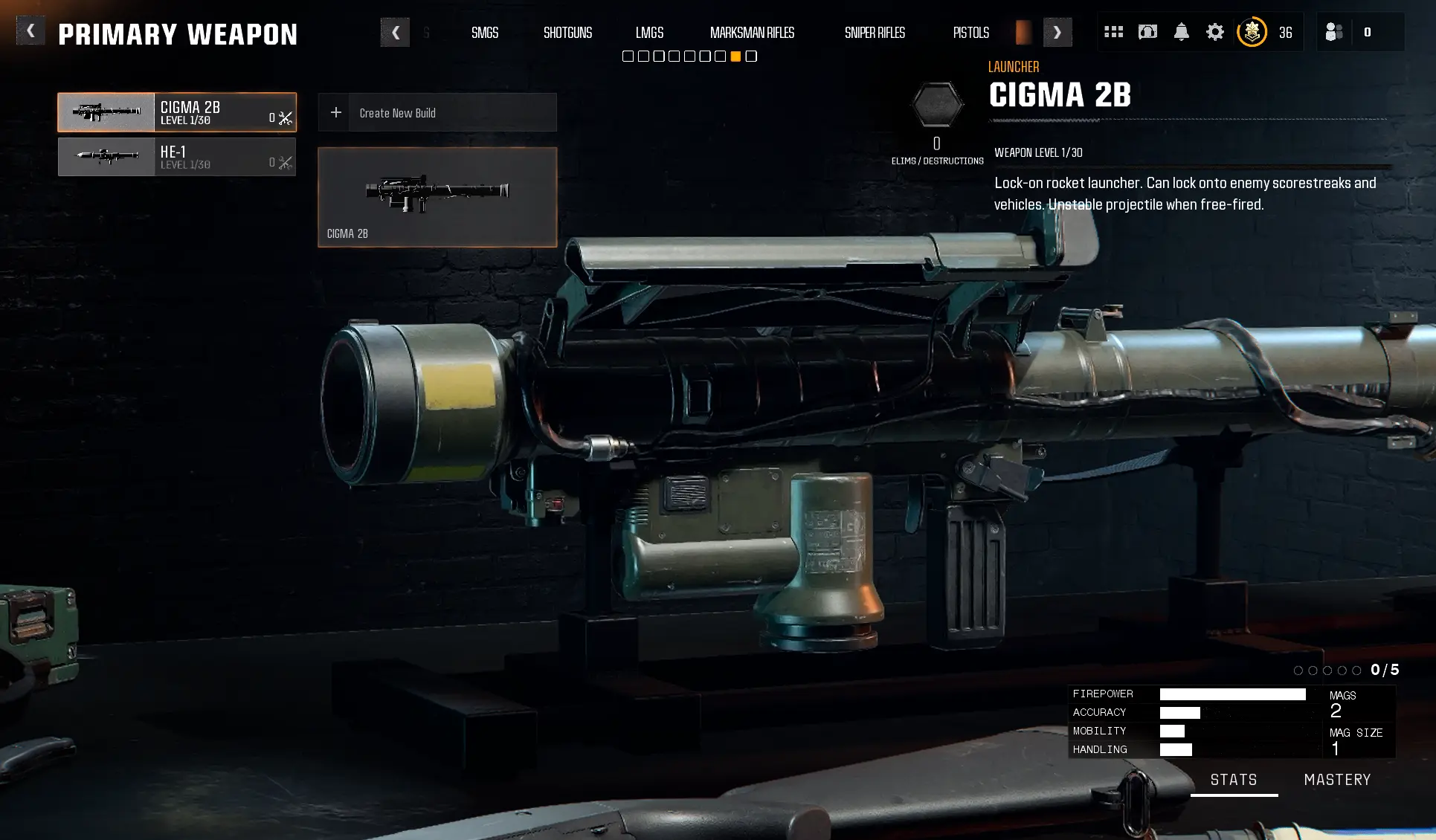Screen dimensions: 1436x840
Task: Open the CIGMA 2B build tile
Action: [x=437, y=197]
